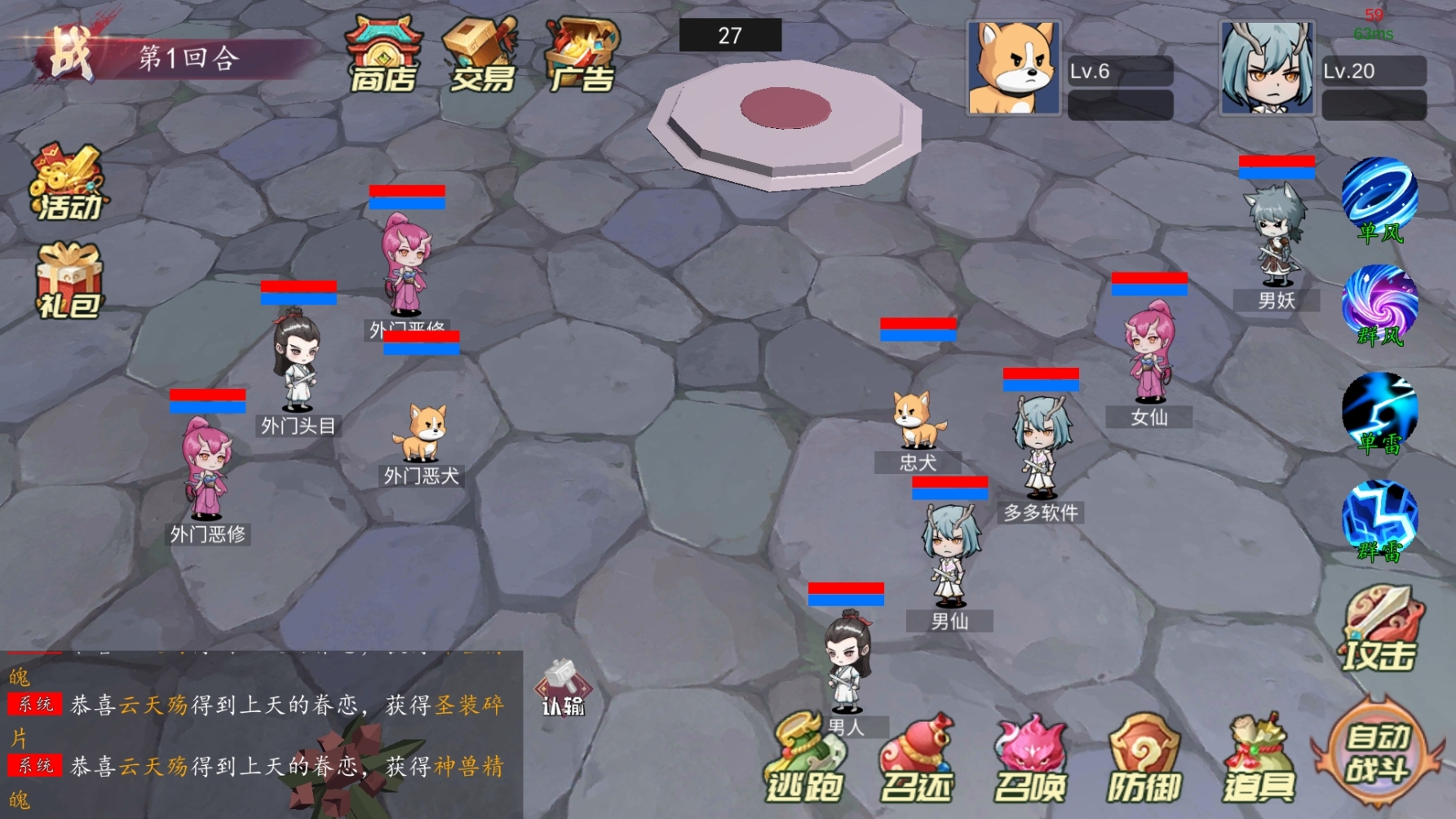1456x819 pixels.
Task: Cast the 单雷 single thunder skill
Action: (1379, 414)
